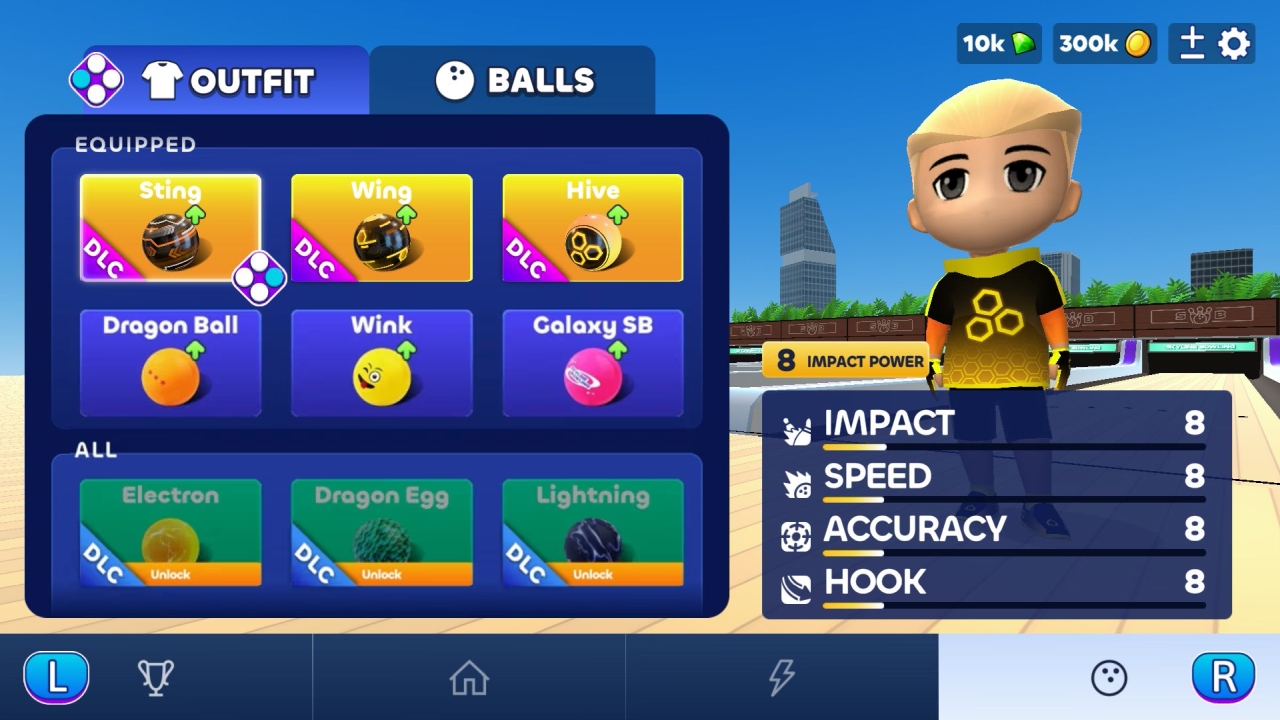The image size is (1280, 720).
Task: Collapse the EQUIPPED section header
Action: point(137,145)
